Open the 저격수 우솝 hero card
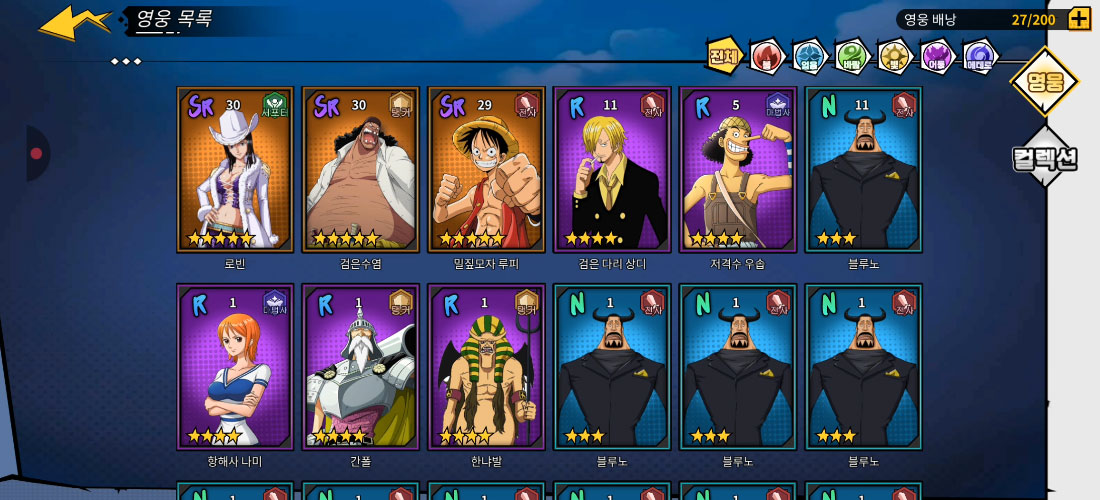Viewport: 1100px width, 500px height. click(737, 169)
